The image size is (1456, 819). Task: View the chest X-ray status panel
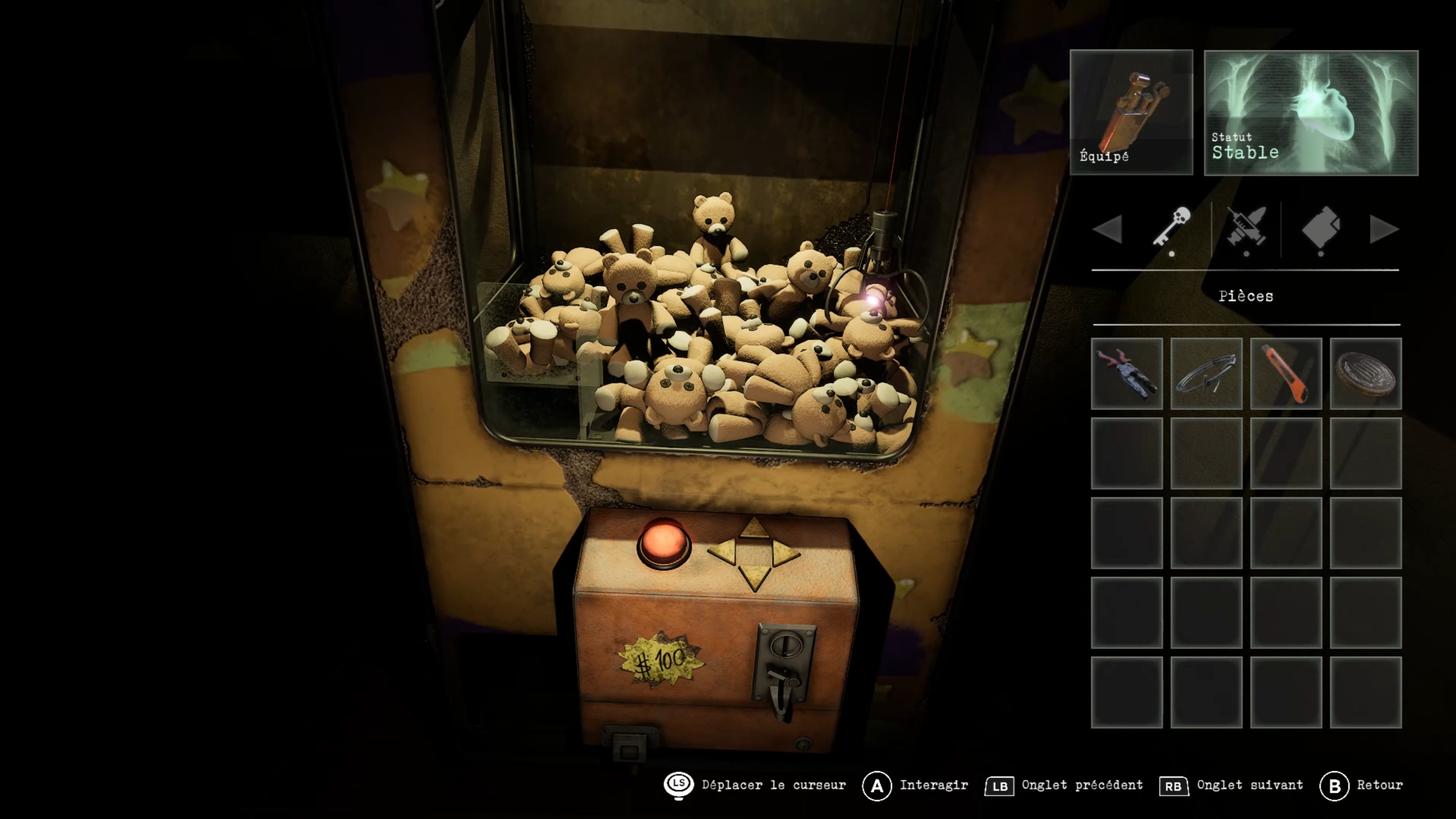[x=1310, y=113]
